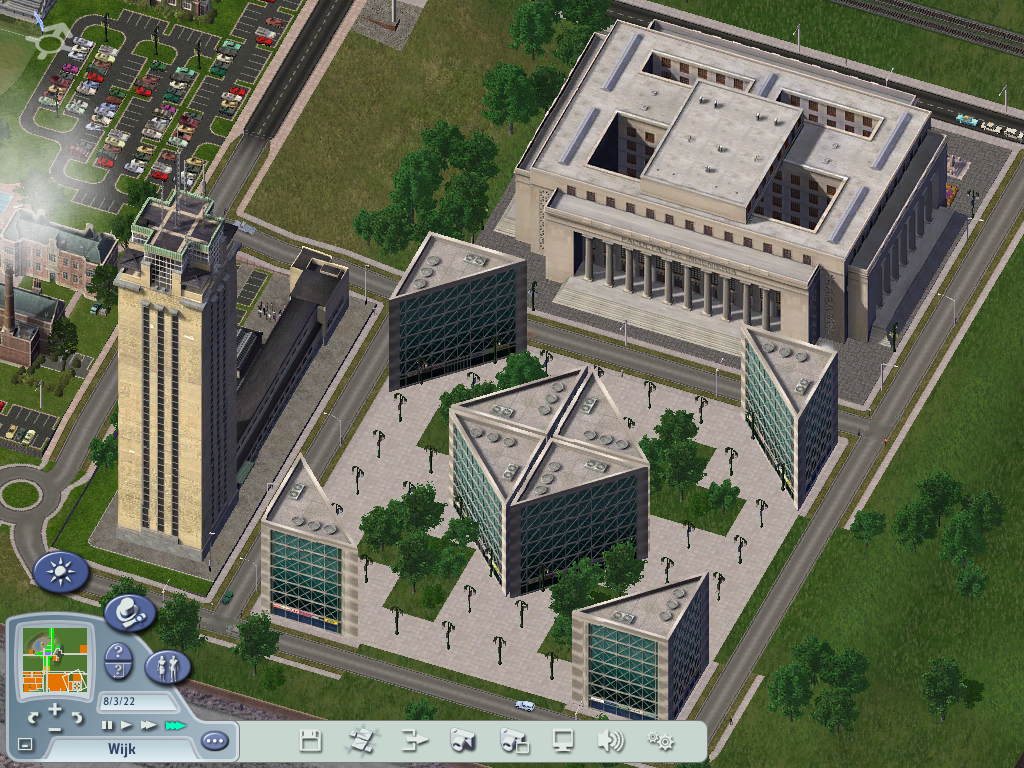Save the city with the floppy disk
The height and width of the screenshot is (768, 1024).
tap(311, 741)
